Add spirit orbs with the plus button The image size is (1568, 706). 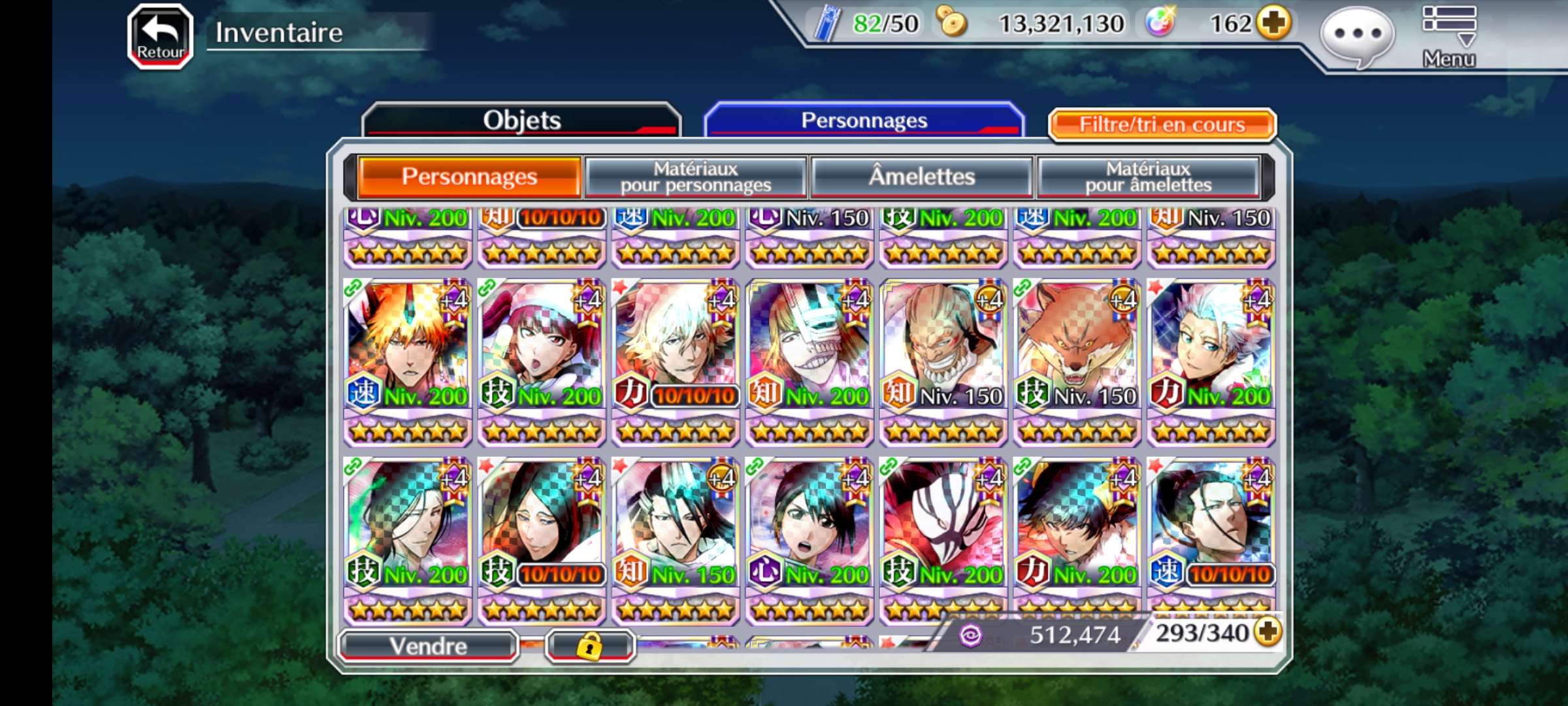pos(1274,24)
